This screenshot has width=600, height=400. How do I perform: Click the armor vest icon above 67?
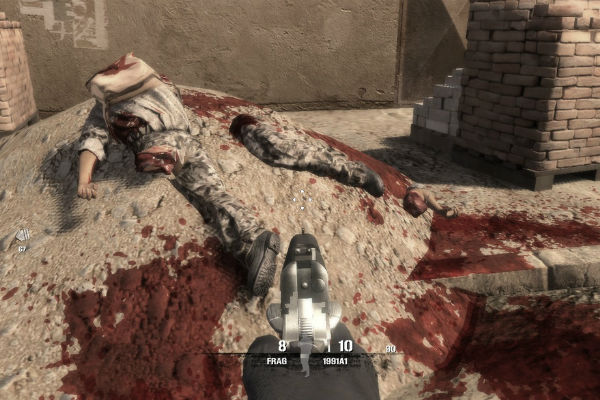pyautogui.click(x=23, y=237)
